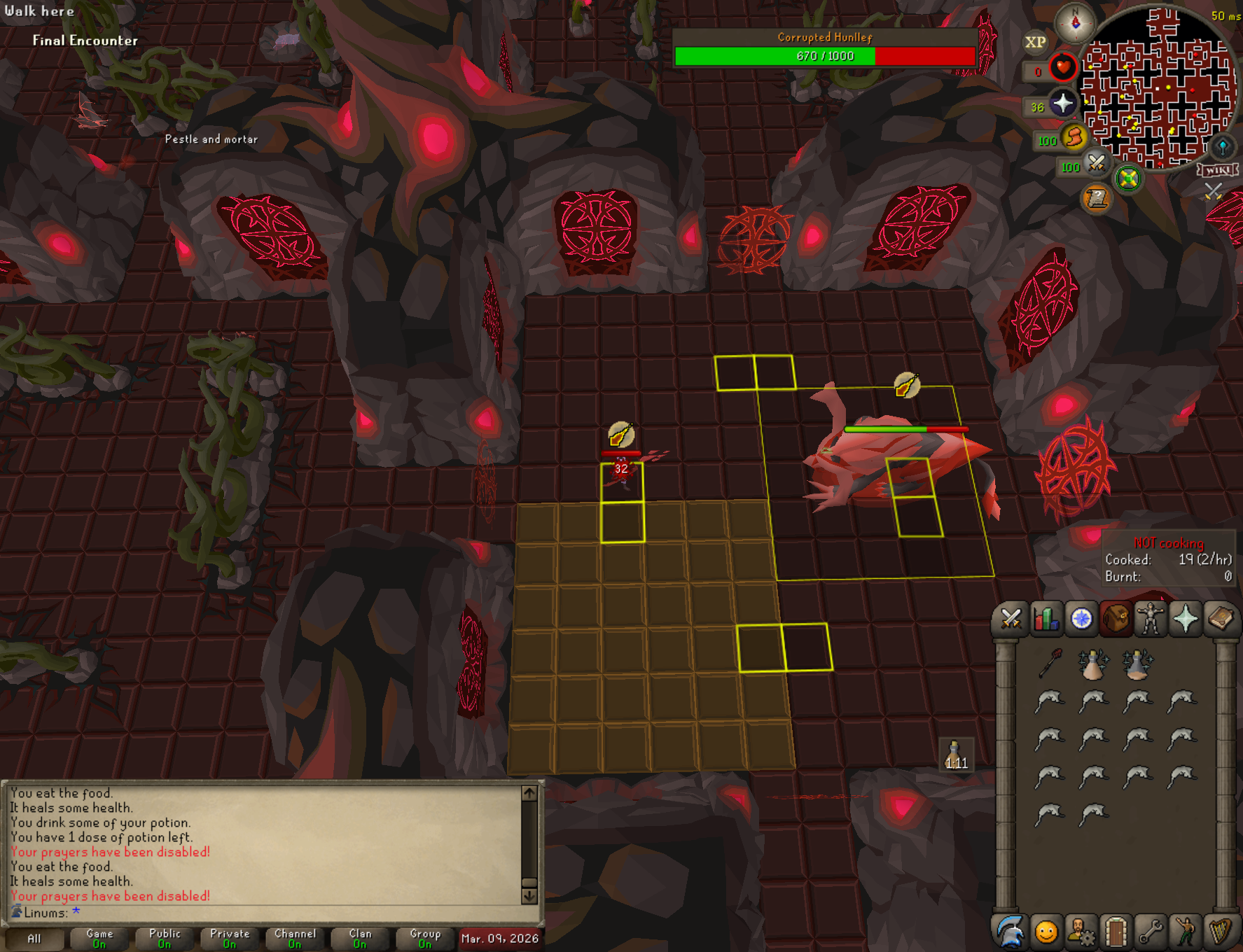Activate the special attack orb
Image resolution: width=1243 pixels, height=952 pixels.
click(x=1096, y=163)
